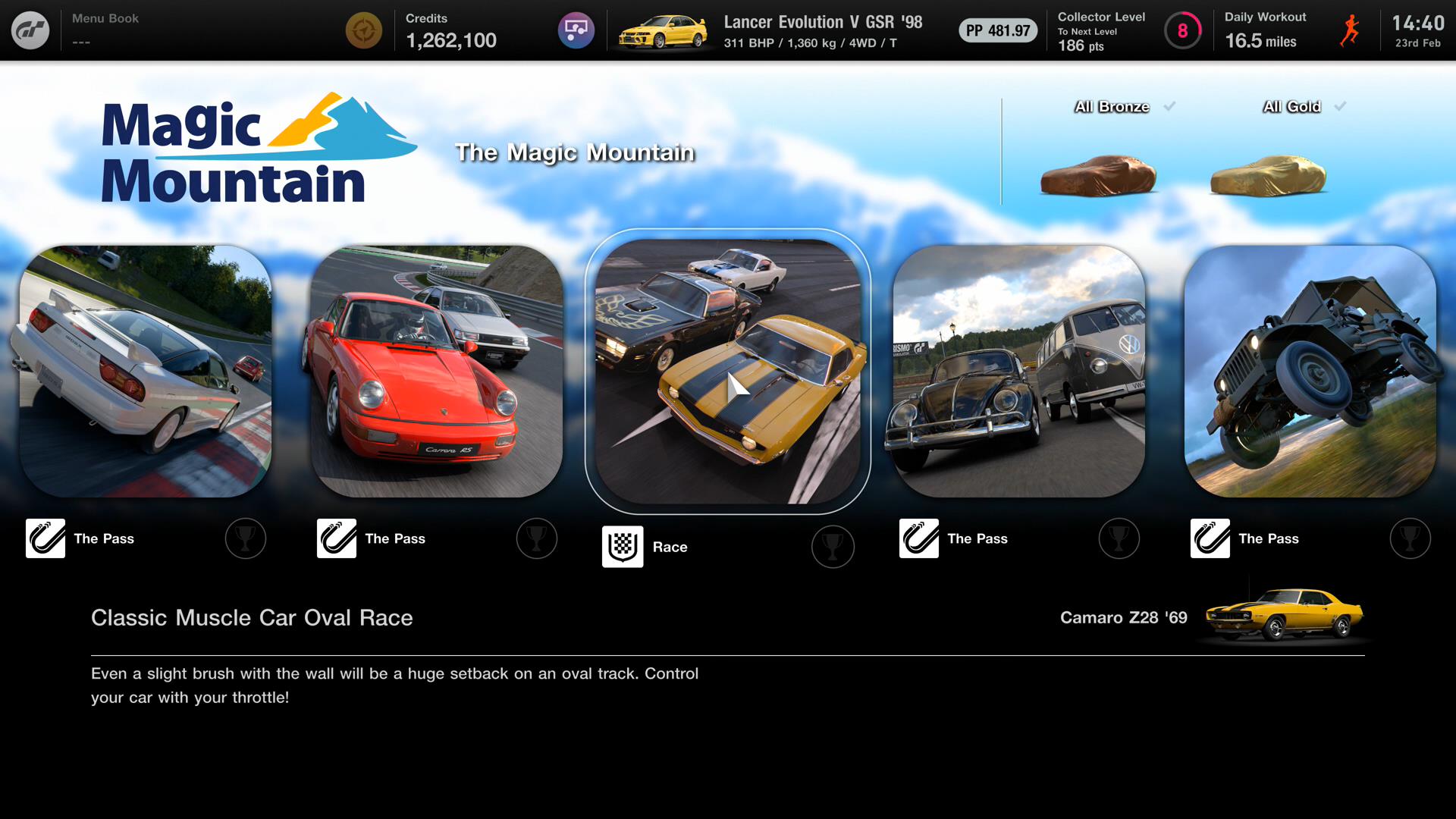Show the Camaro Z28 '69 car
1456x819 pixels.
(1283, 616)
